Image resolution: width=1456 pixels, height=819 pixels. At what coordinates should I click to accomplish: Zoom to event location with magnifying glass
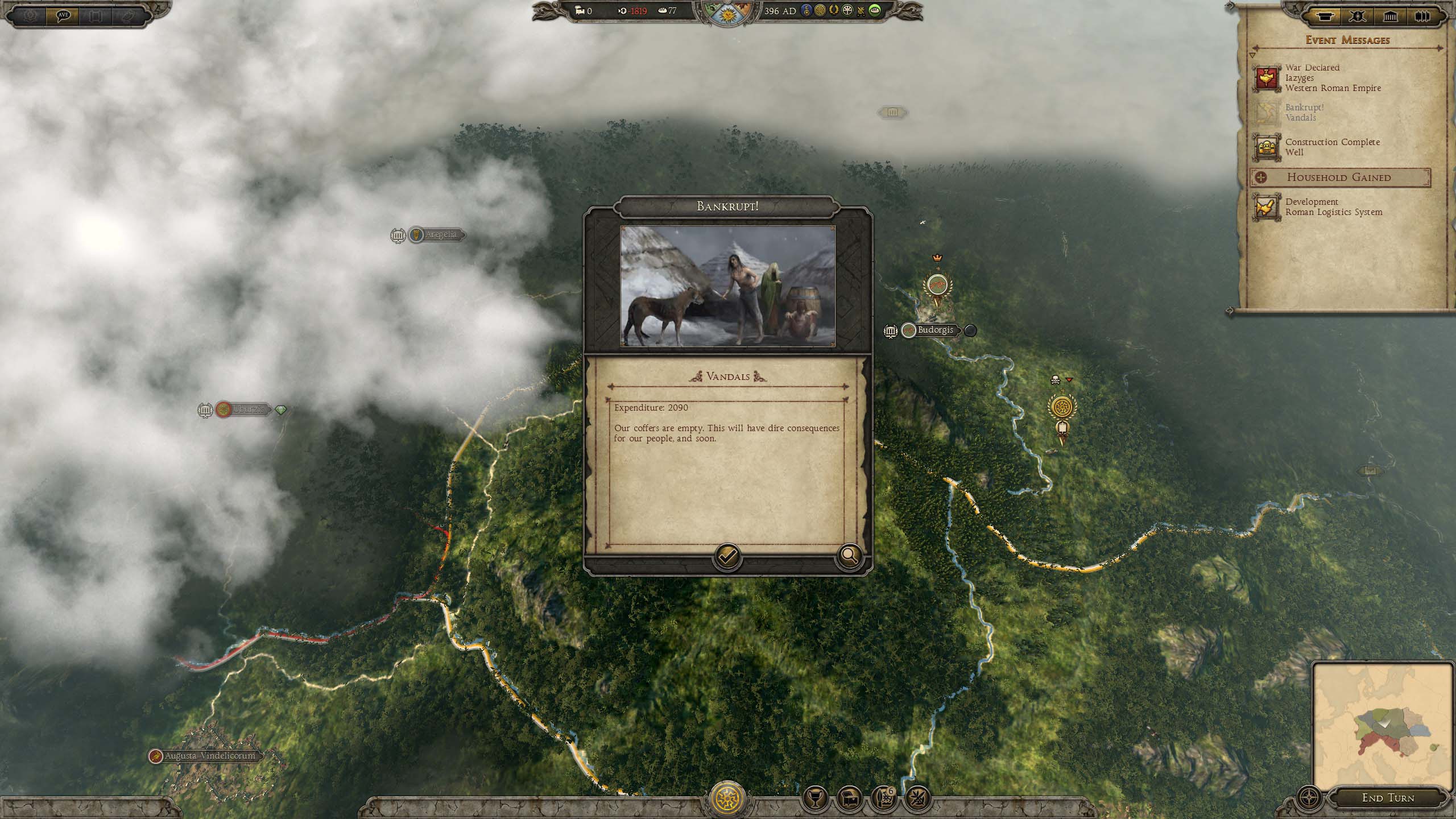(849, 556)
